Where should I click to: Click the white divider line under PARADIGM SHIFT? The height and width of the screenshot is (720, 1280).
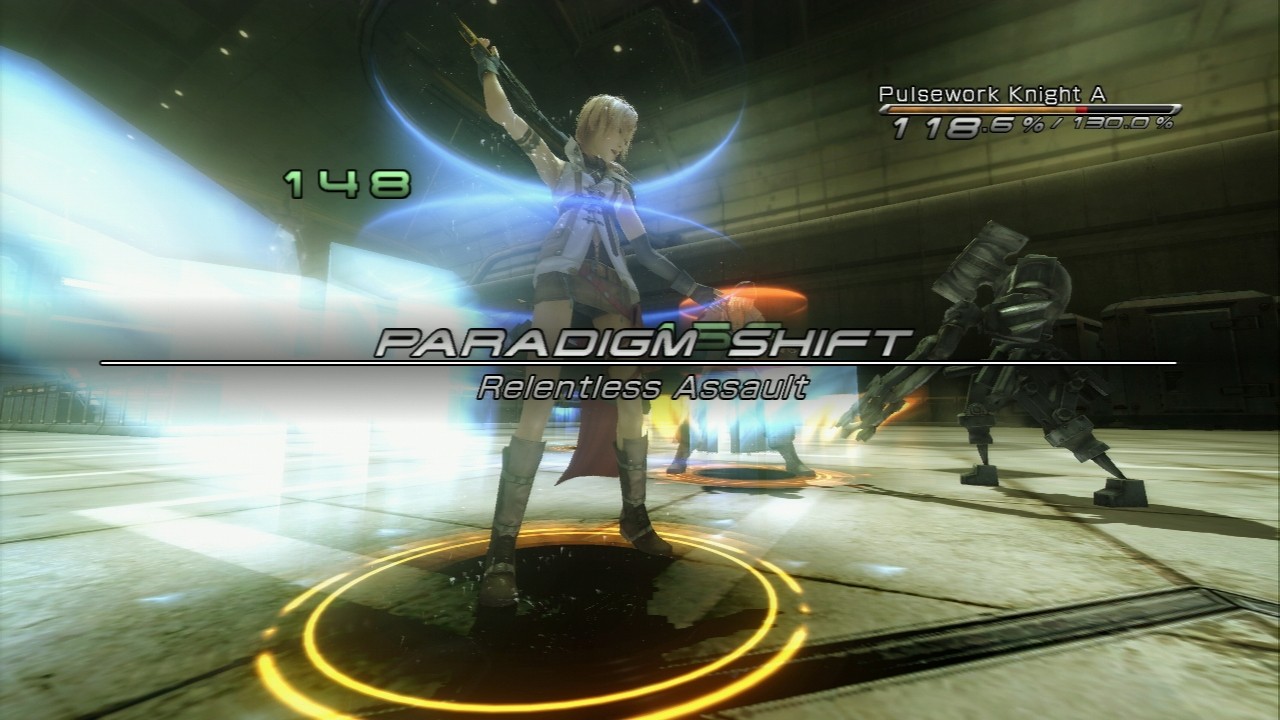tap(640, 363)
